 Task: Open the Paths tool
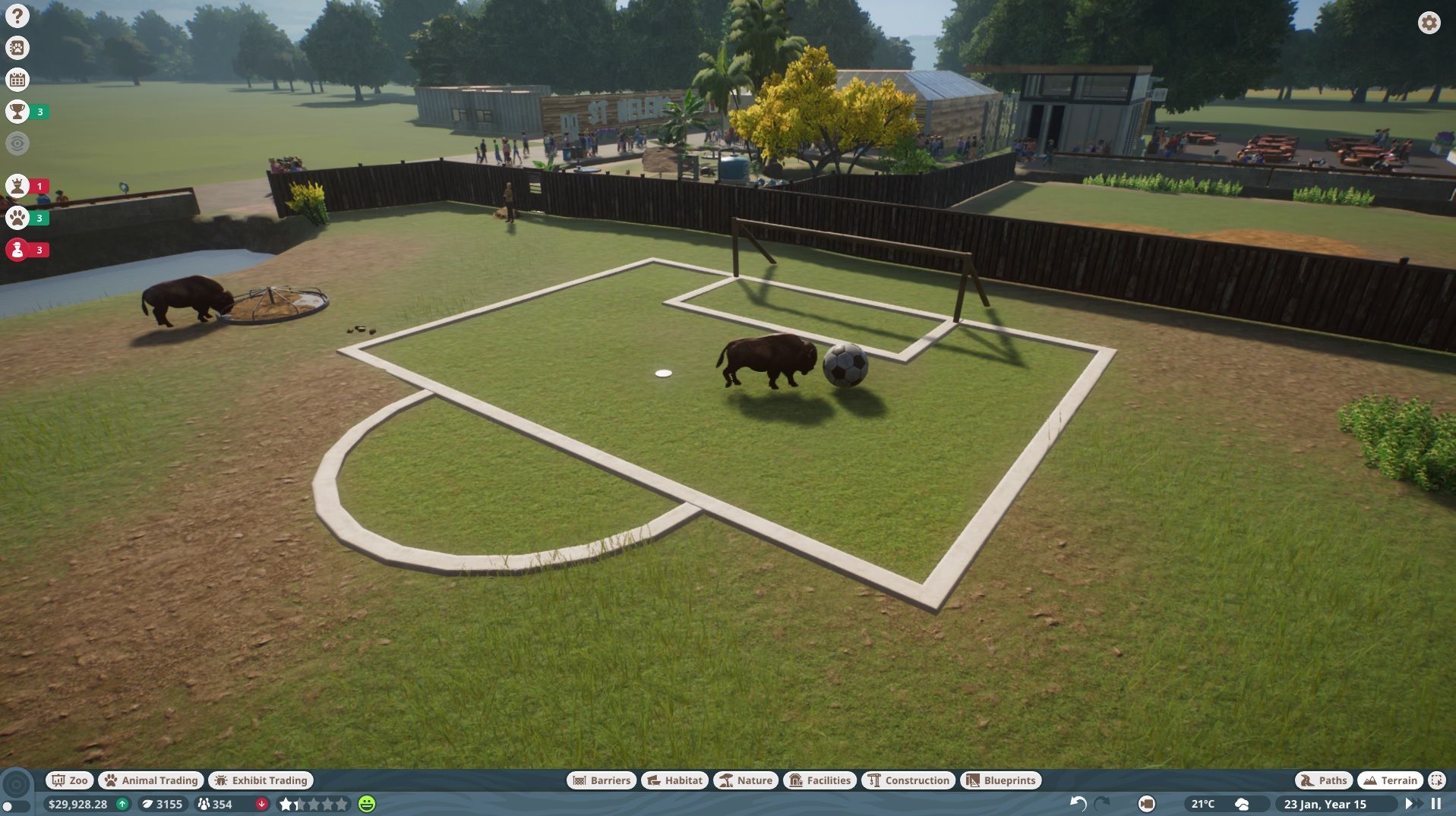1324,780
